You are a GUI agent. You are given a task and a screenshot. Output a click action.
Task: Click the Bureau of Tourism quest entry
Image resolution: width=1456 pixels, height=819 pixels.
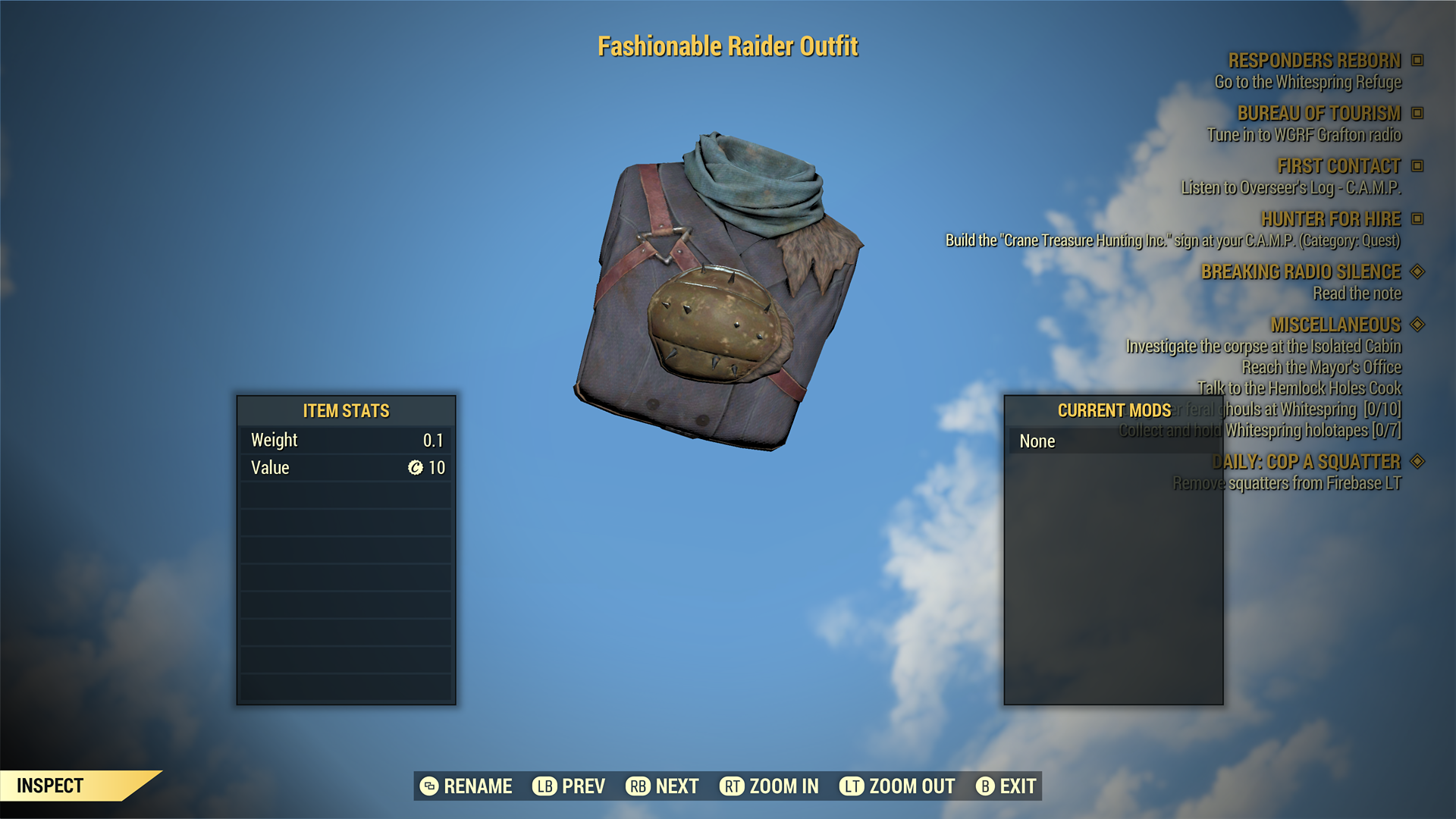1319,114
